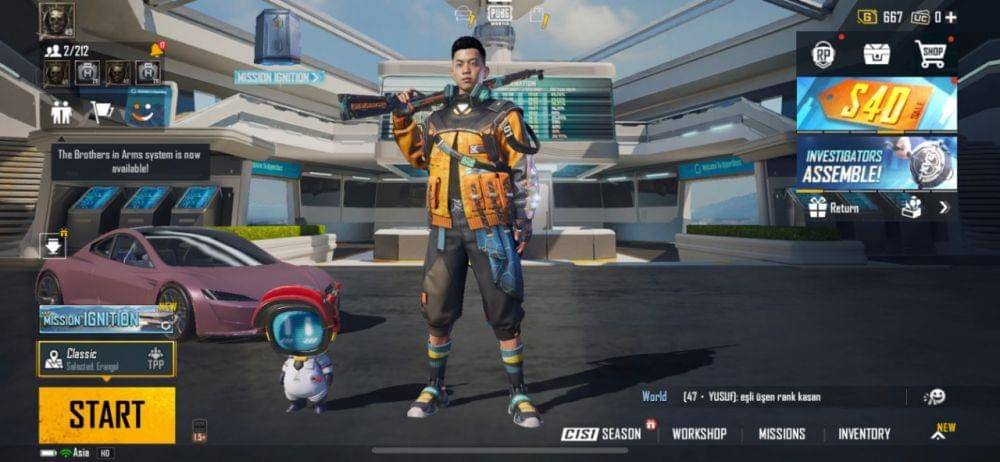Image resolution: width=1000 pixels, height=462 pixels.
Task: Open the Mission Ignition event banner above Classic
Action: (x=107, y=319)
